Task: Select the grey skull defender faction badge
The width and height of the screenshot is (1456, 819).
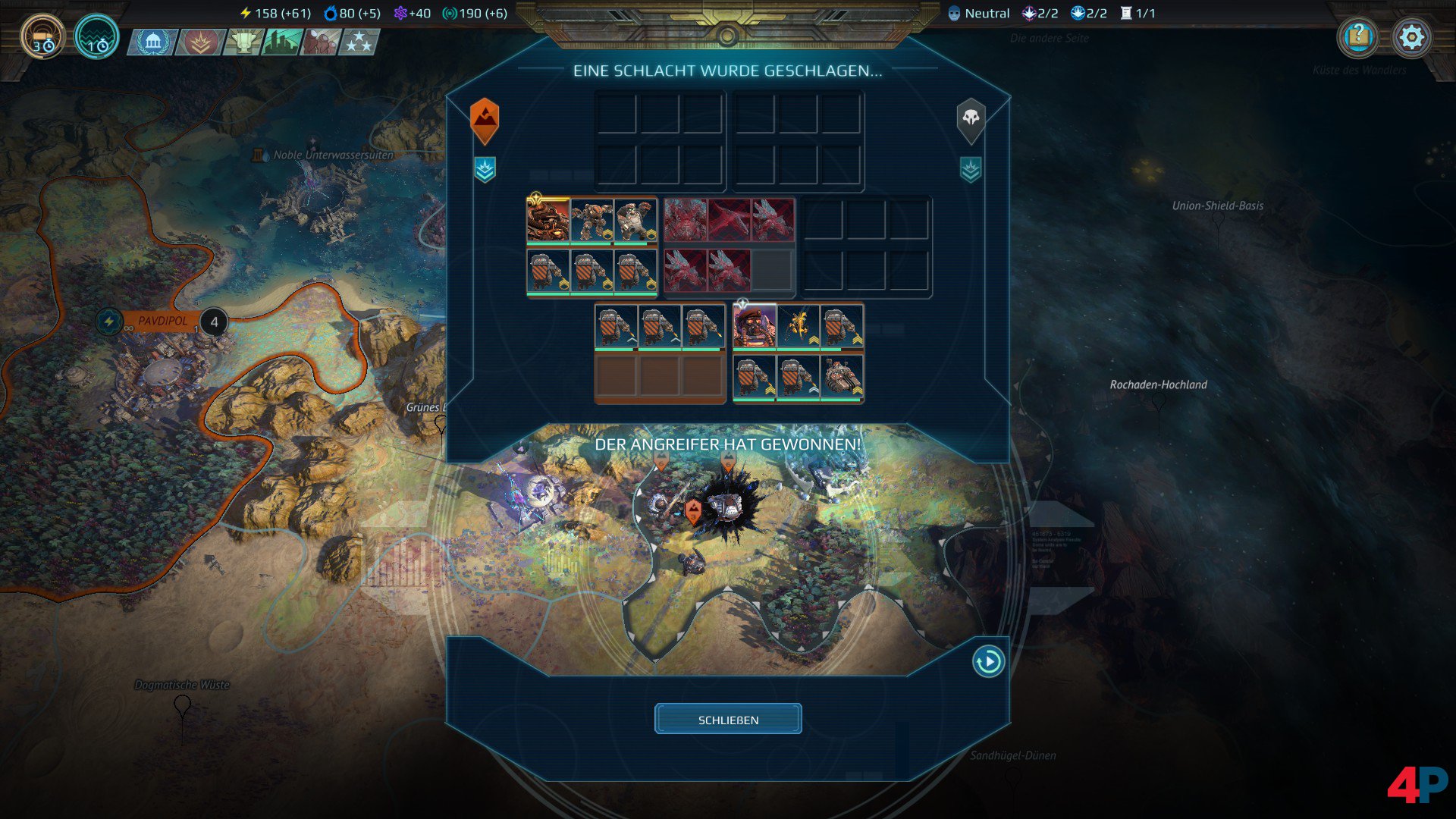Action: (x=971, y=119)
